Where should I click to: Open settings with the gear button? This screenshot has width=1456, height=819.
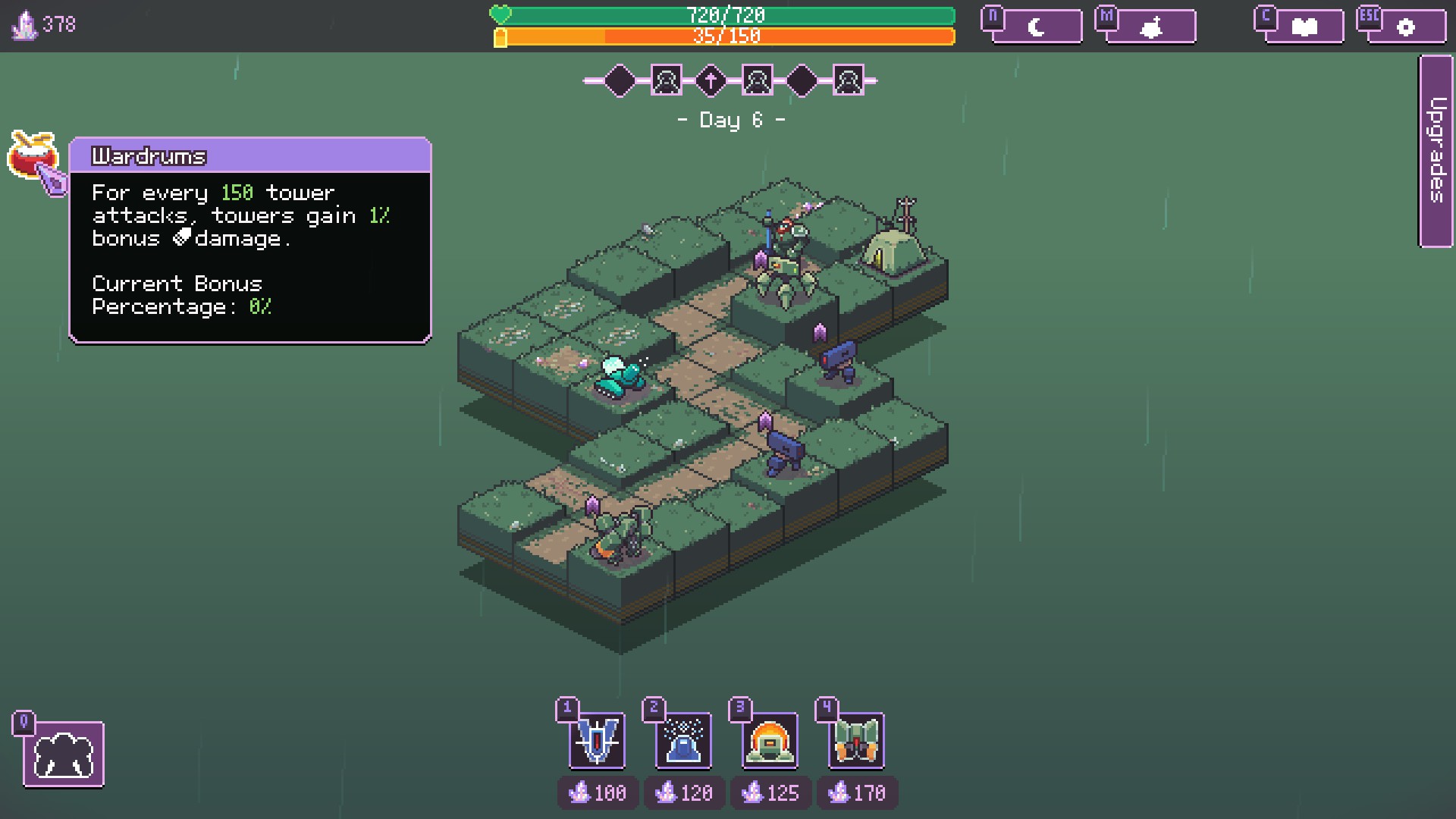1405,27
